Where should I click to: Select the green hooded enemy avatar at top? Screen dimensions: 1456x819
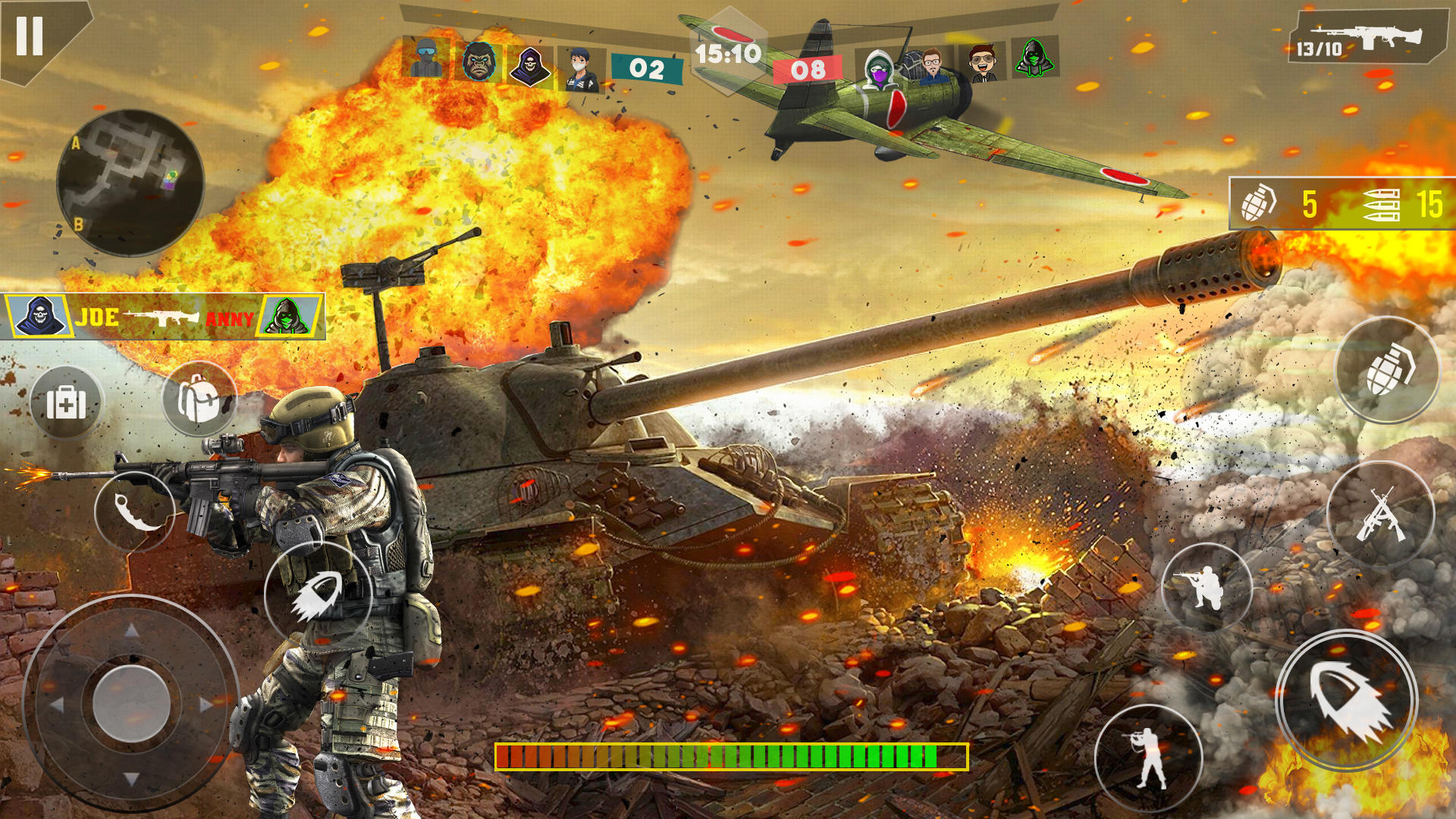1034,57
